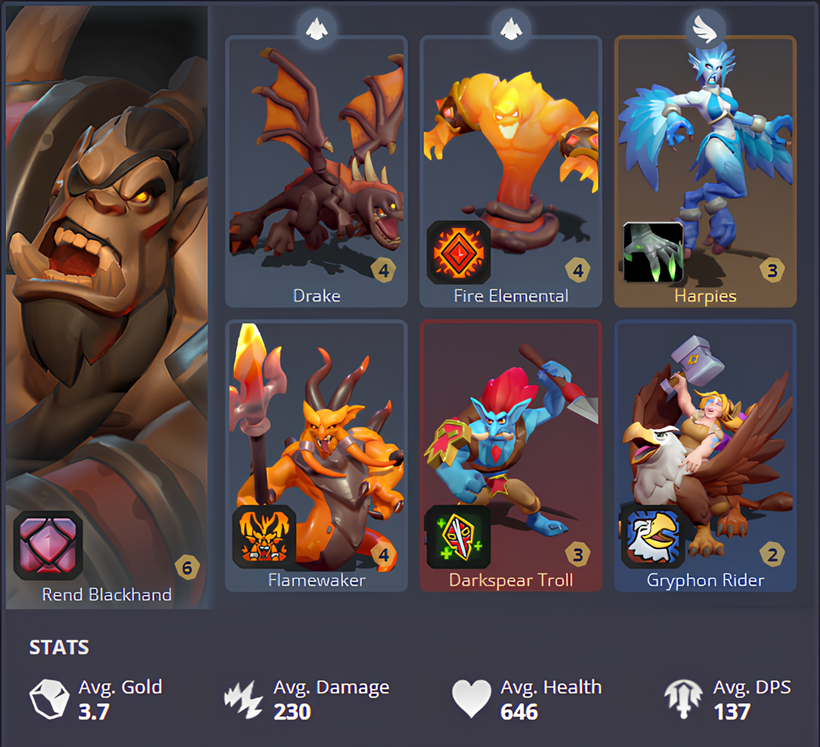
Task: Inspect Harpies' green claw talent icon
Action: click(653, 252)
